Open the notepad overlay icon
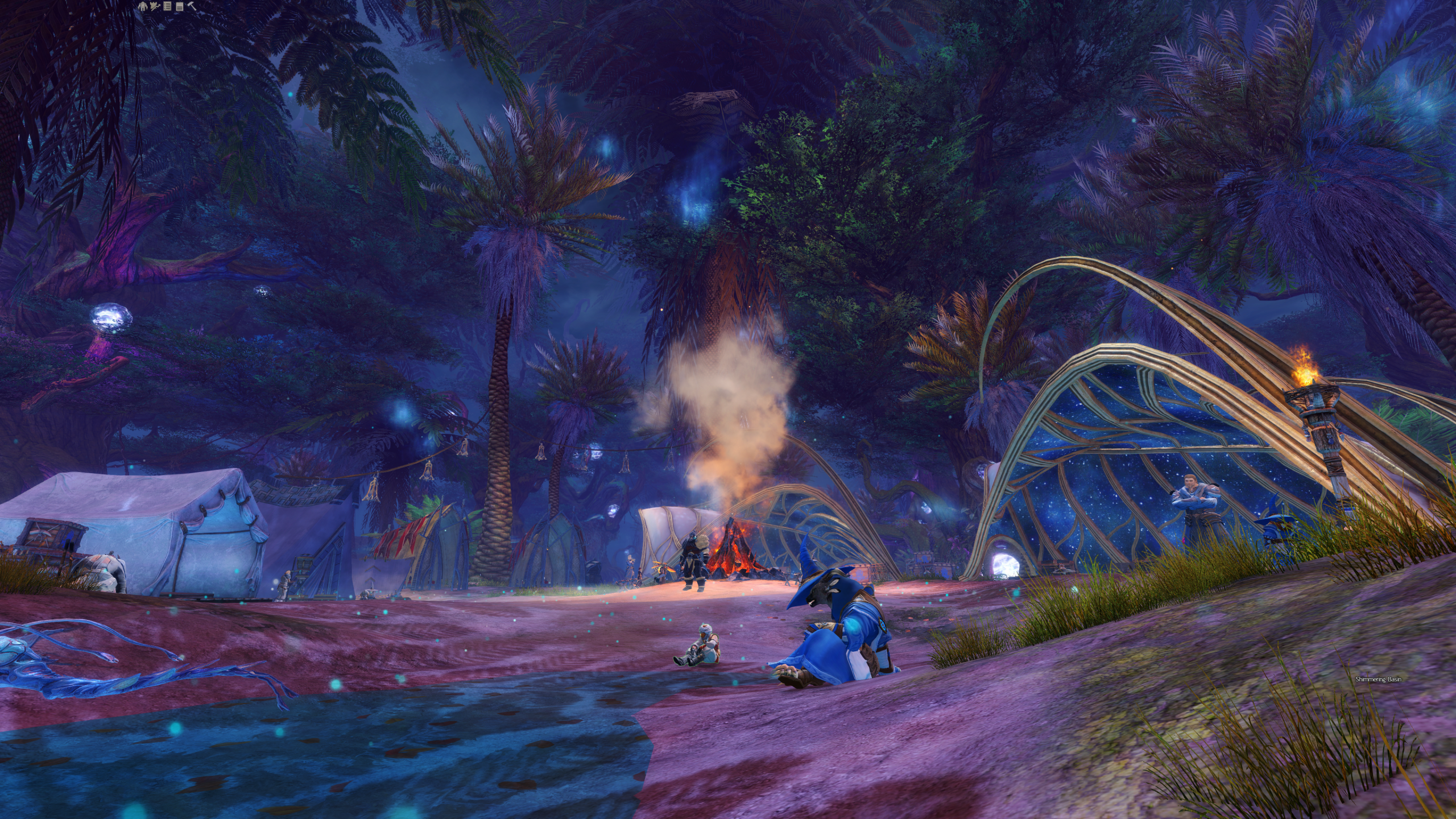The height and width of the screenshot is (819, 1456). click(180, 6)
